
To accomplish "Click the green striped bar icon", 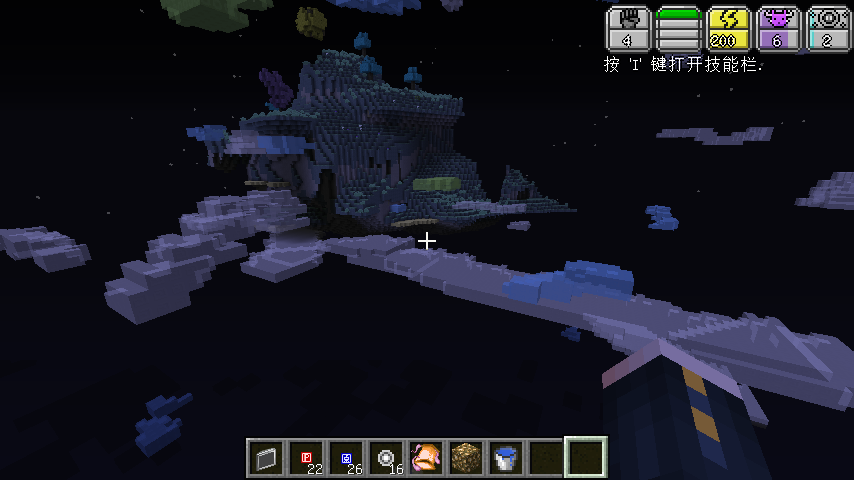I will point(678,29).
